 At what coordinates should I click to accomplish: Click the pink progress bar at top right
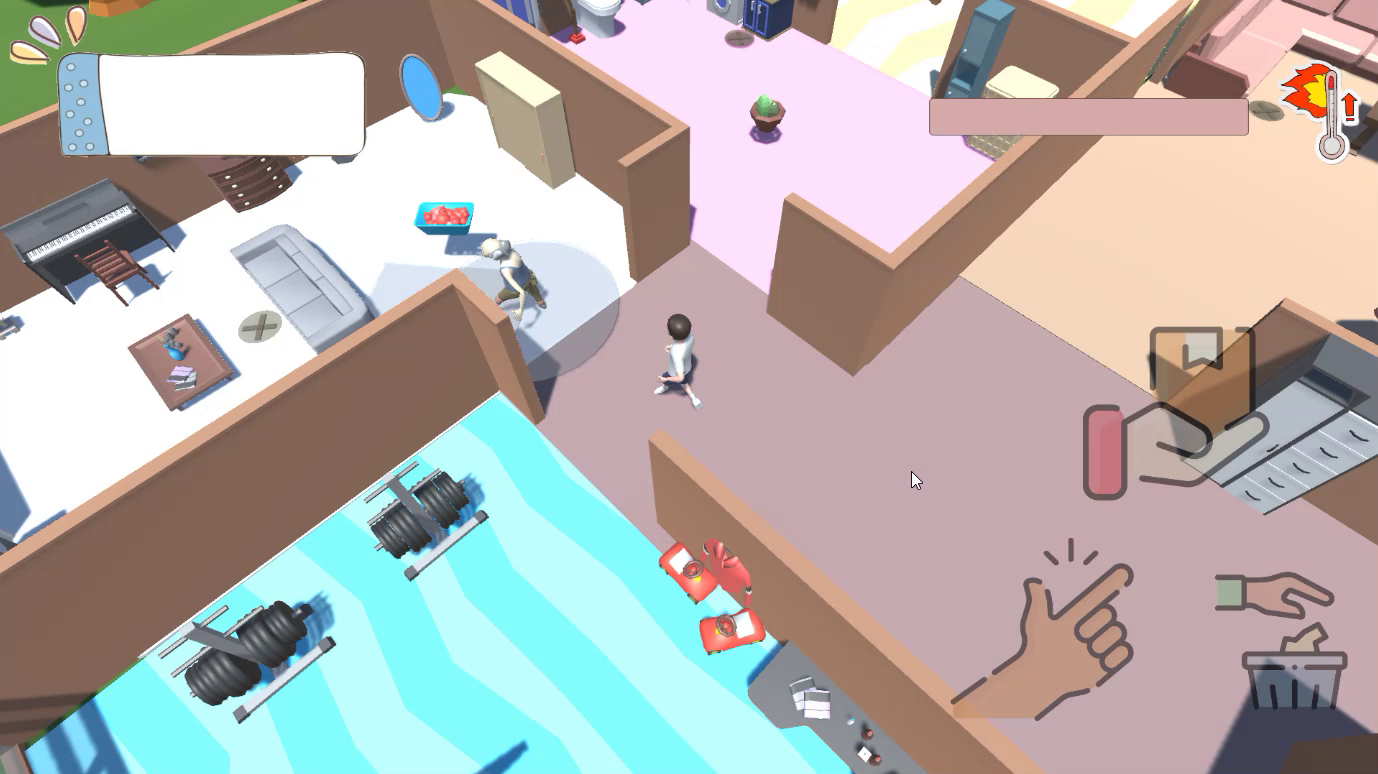[x=1086, y=117]
